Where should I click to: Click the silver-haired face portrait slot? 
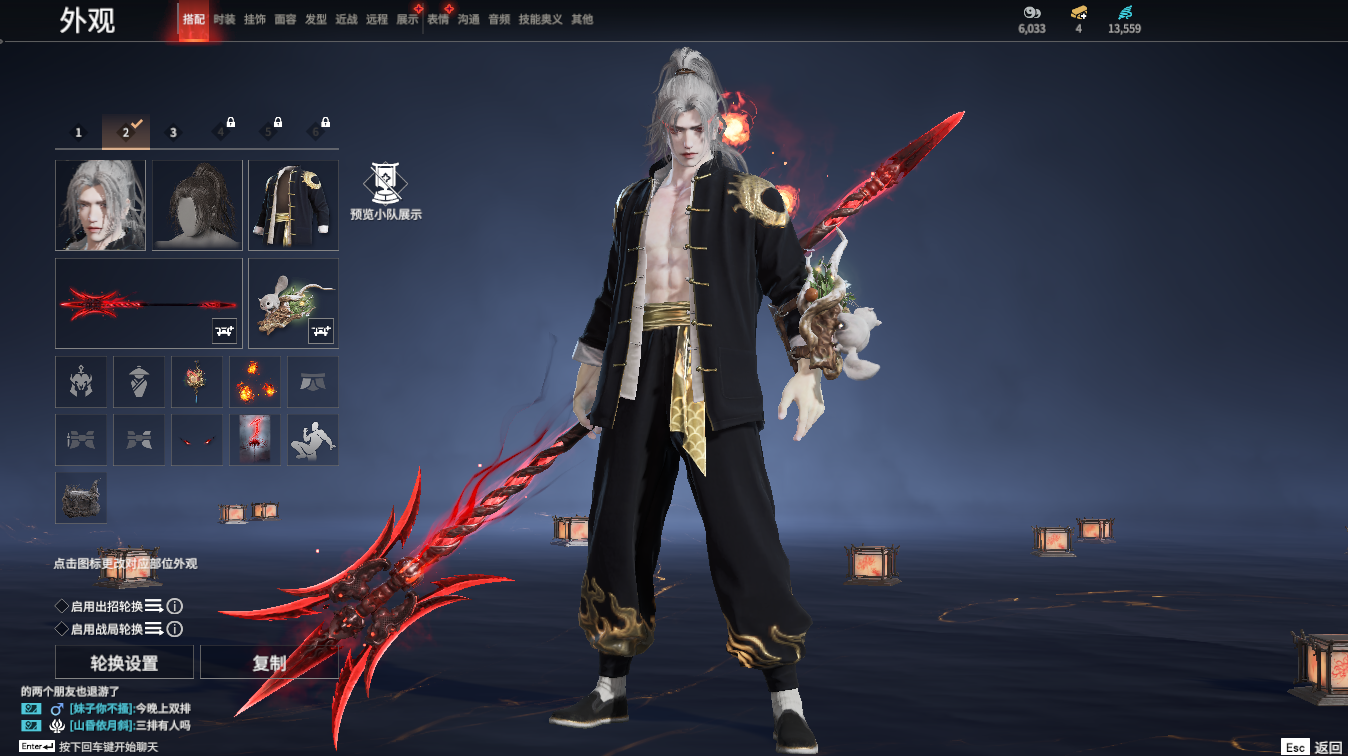click(100, 205)
